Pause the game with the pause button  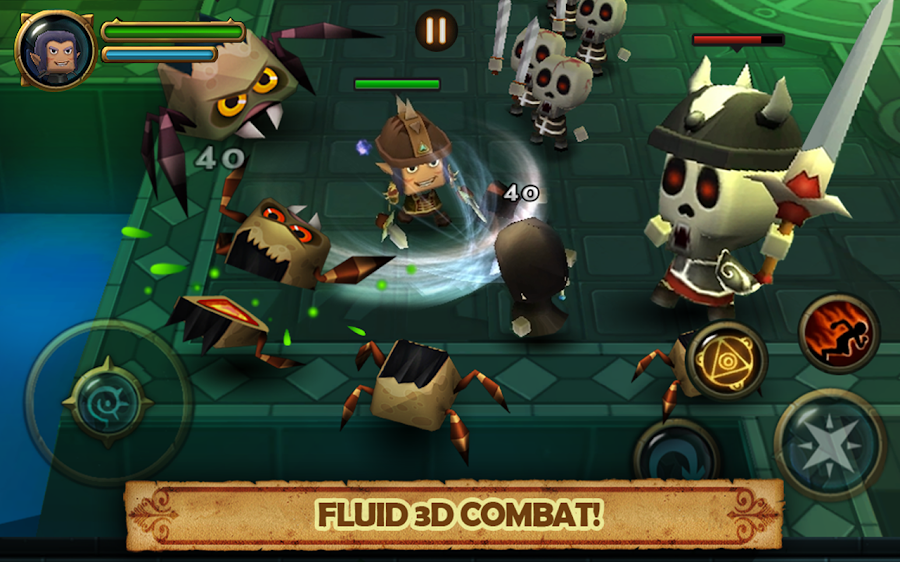(x=435, y=30)
